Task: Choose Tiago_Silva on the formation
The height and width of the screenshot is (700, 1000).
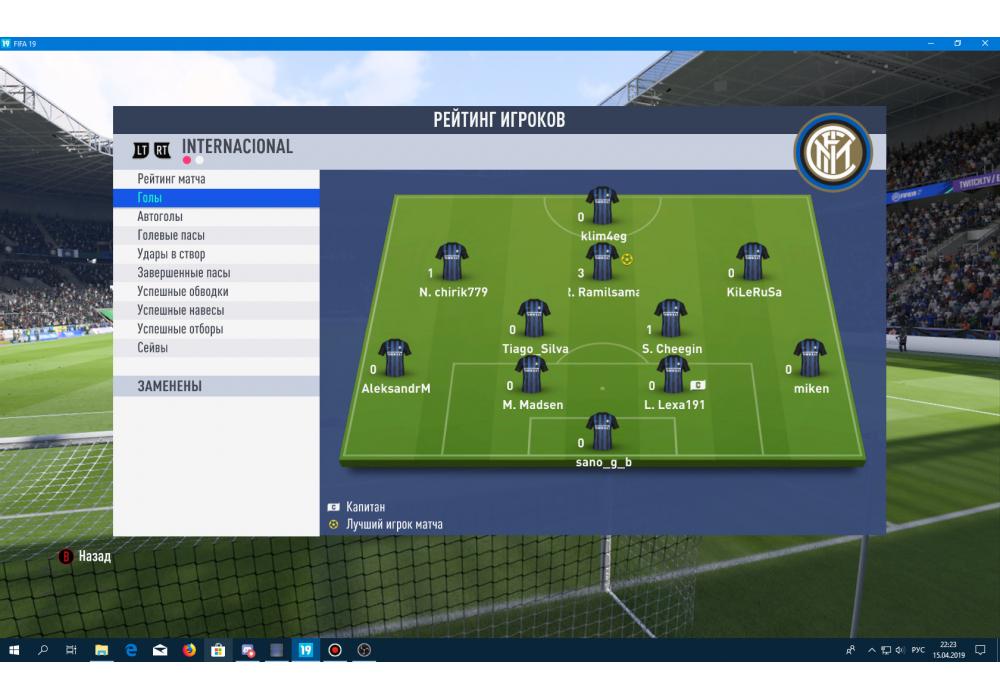Action: pos(533,318)
